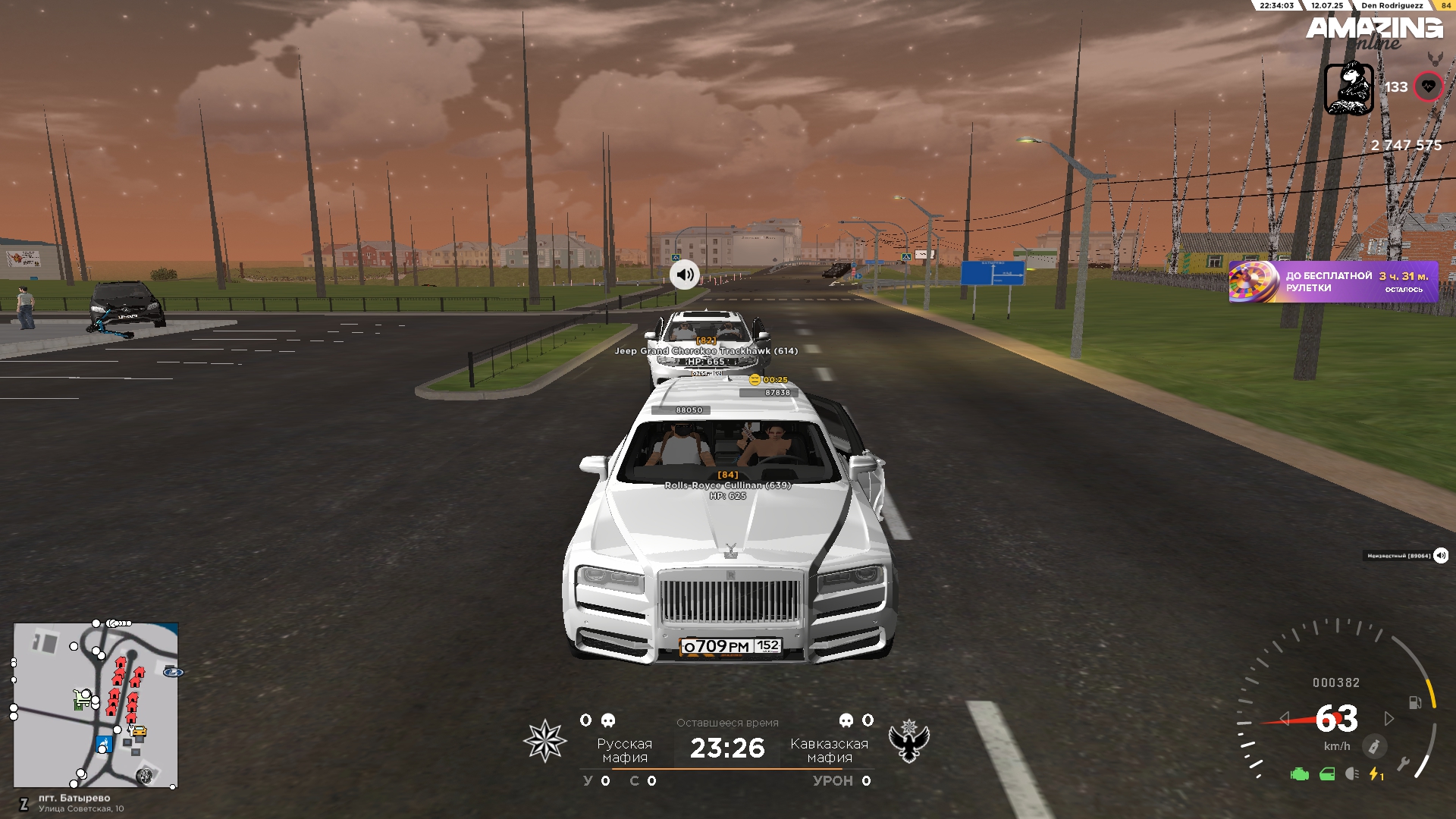1456x819 pixels.
Task: Select the yellow car repair marker on minimap
Action: (x=139, y=731)
